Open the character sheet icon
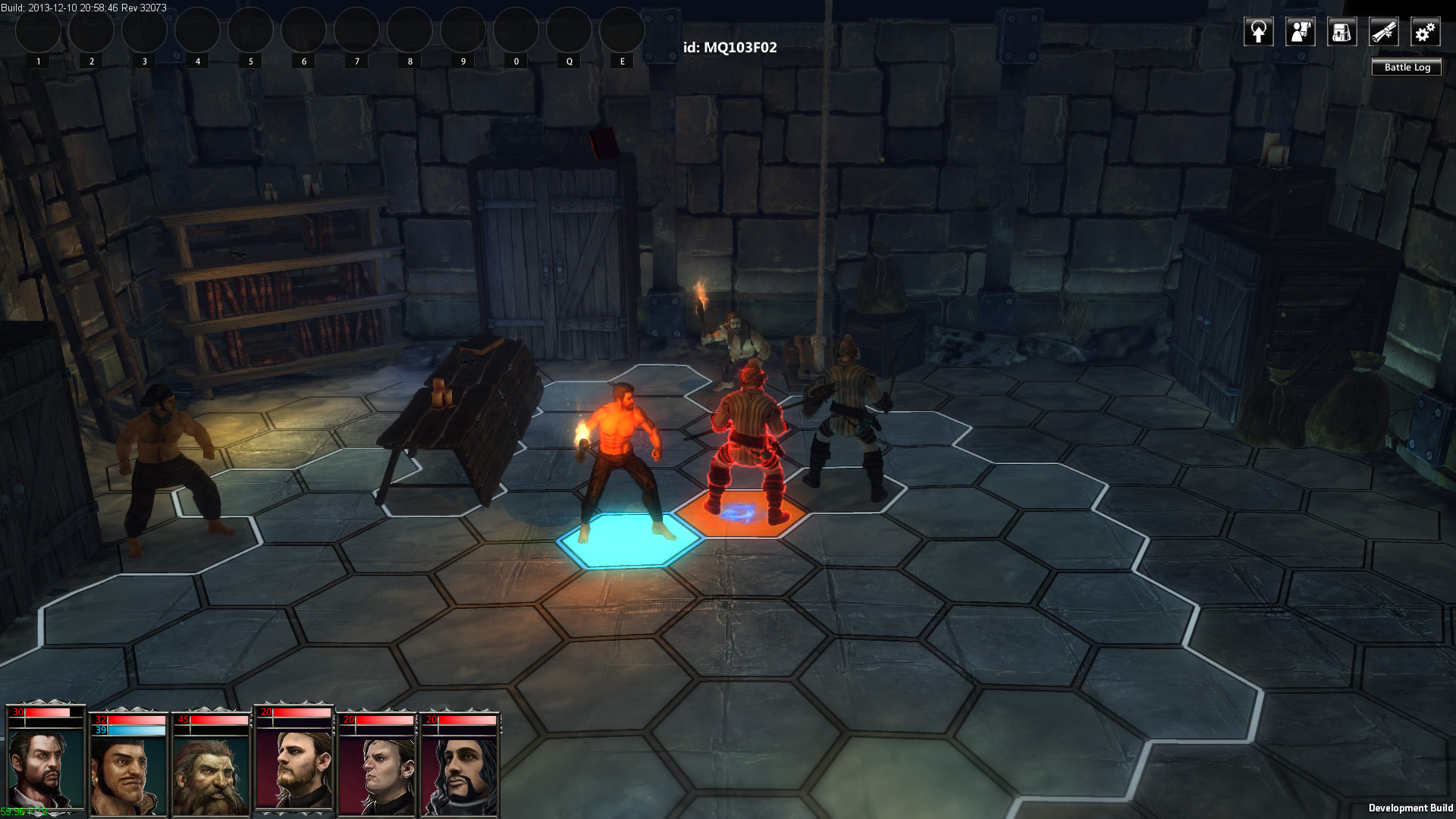The height and width of the screenshot is (819, 1456). [1300, 32]
